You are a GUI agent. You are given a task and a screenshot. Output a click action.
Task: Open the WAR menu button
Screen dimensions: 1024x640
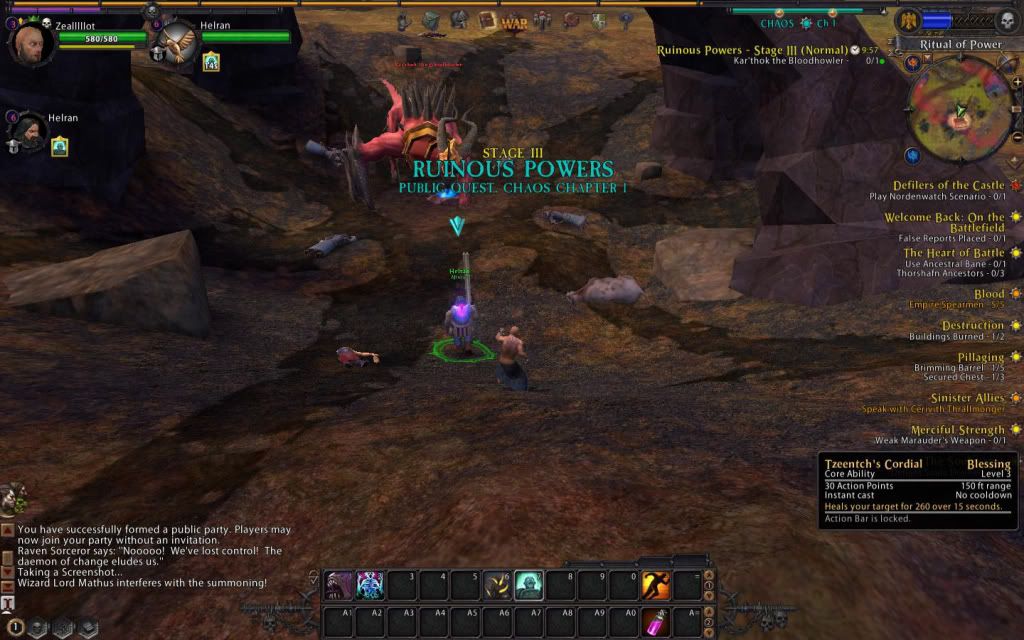coord(514,21)
